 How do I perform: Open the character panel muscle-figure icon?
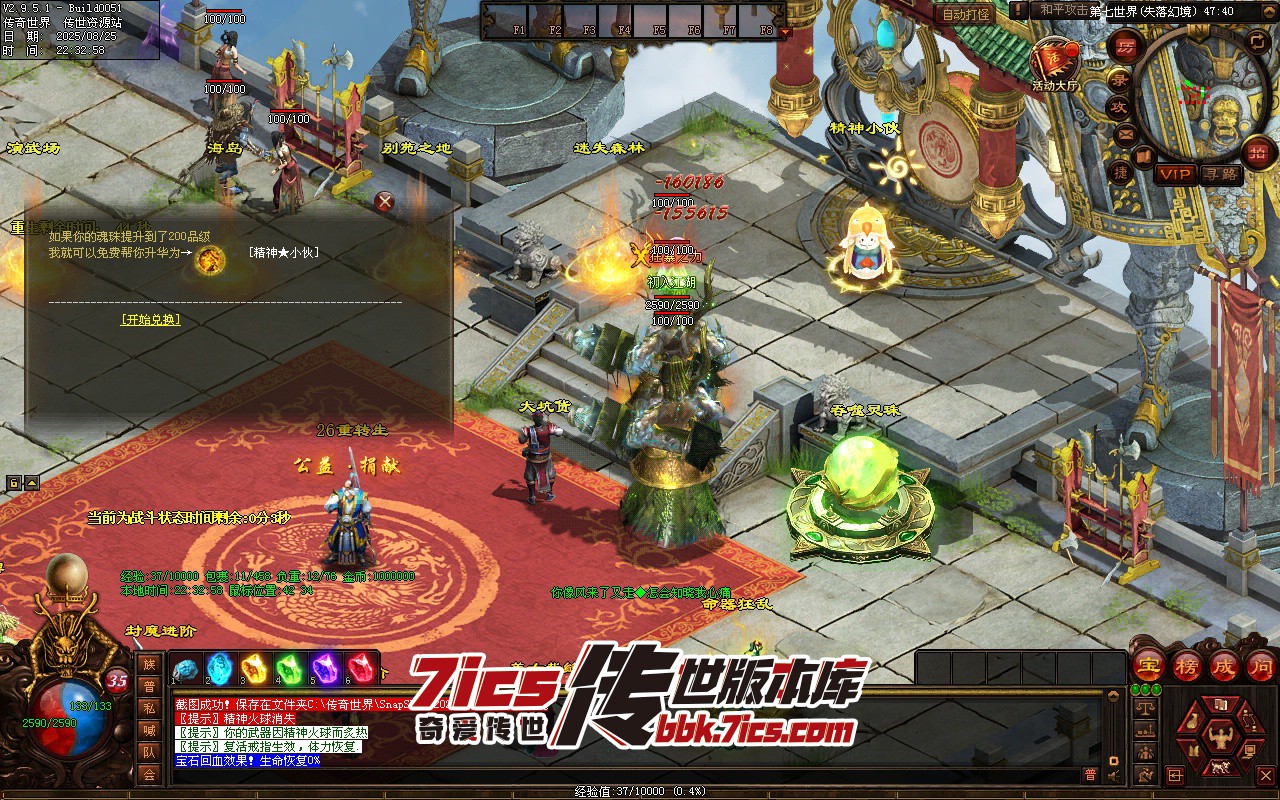tap(1219, 739)
